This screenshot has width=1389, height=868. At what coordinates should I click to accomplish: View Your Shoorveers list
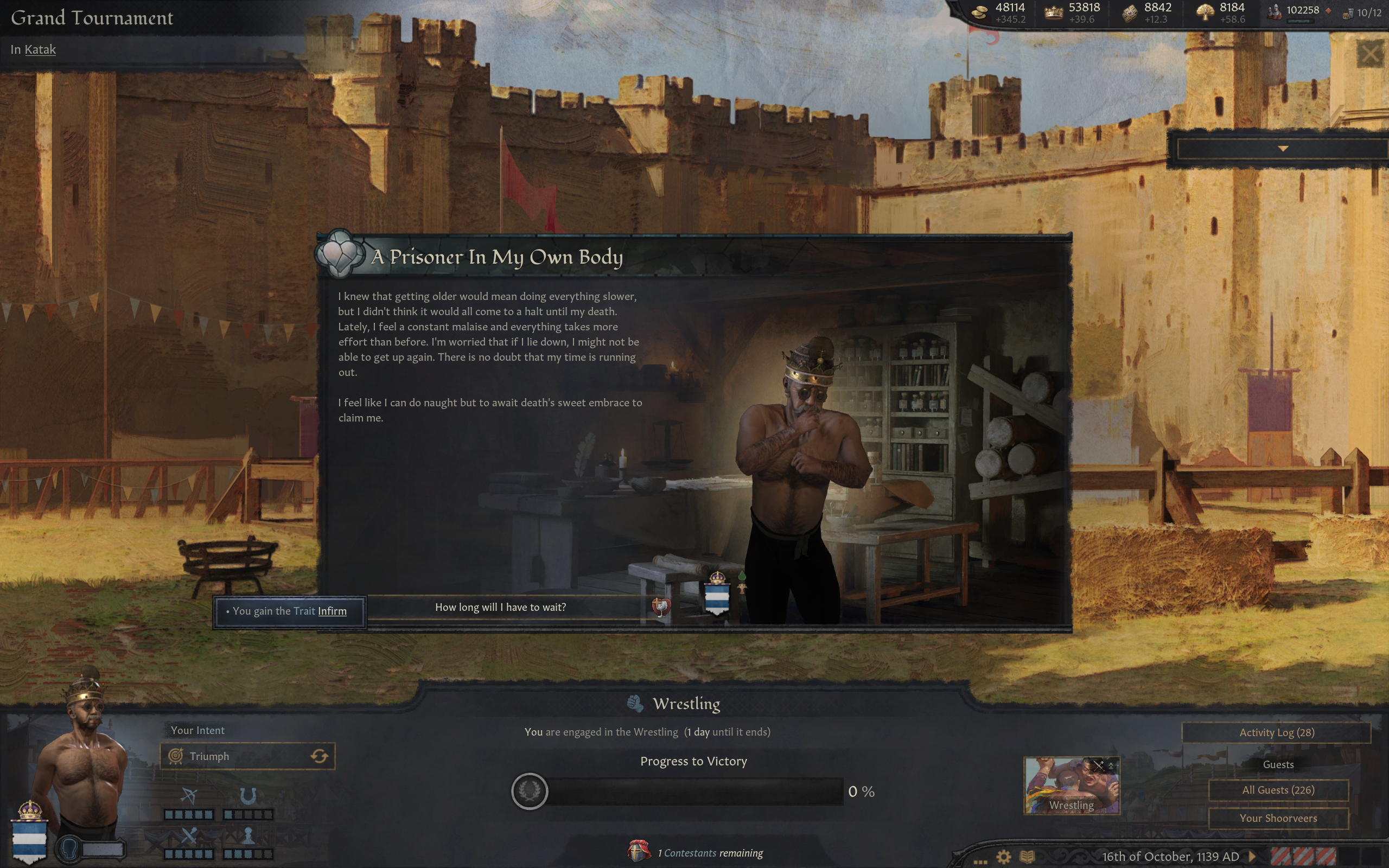coord(1278,818)
